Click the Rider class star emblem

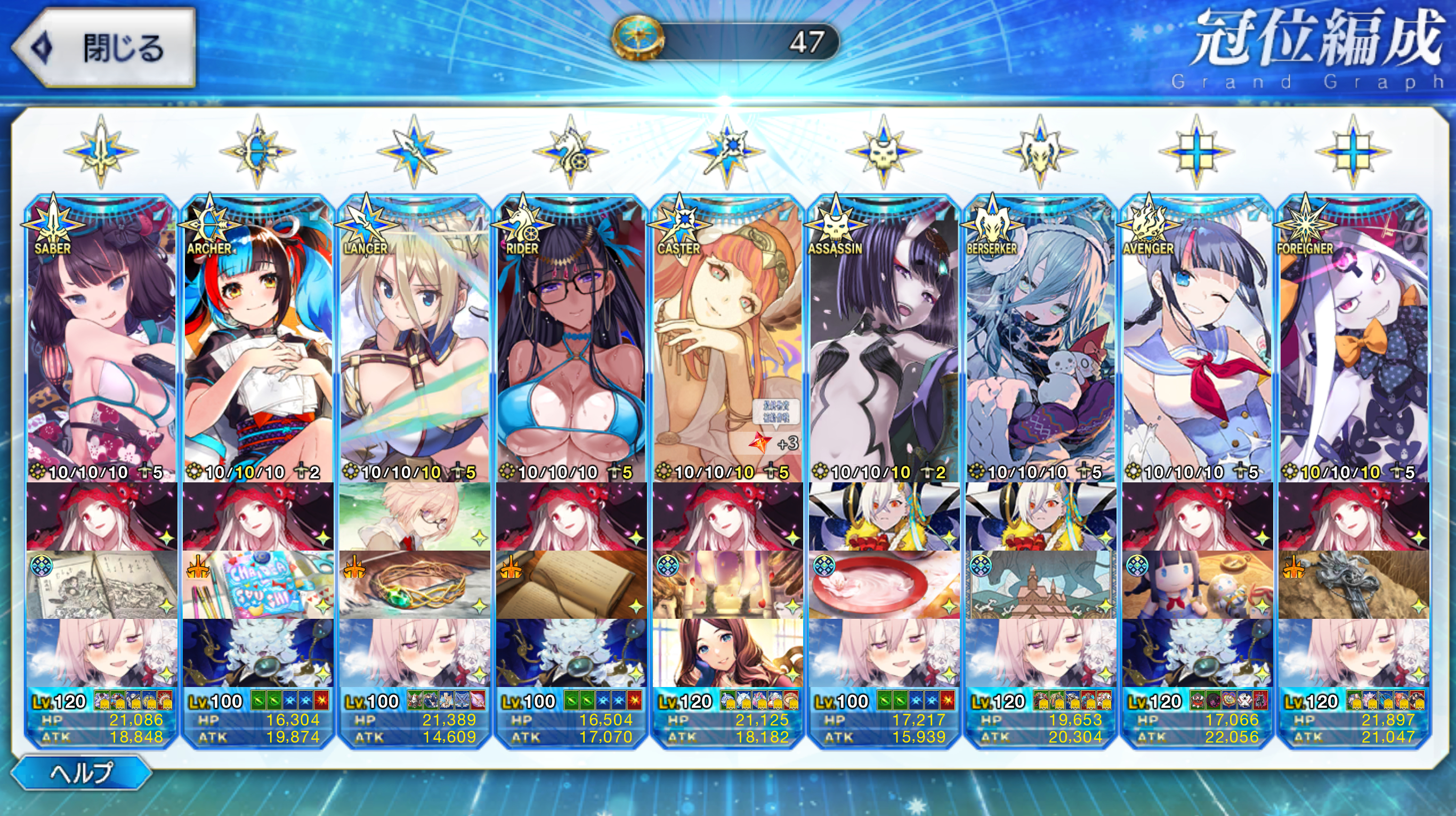point(570,151)
